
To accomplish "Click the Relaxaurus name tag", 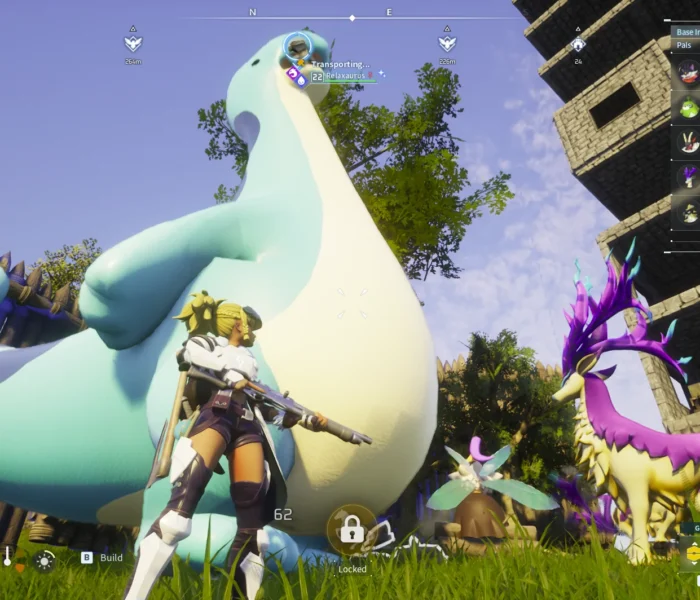I will coord(345,76).
